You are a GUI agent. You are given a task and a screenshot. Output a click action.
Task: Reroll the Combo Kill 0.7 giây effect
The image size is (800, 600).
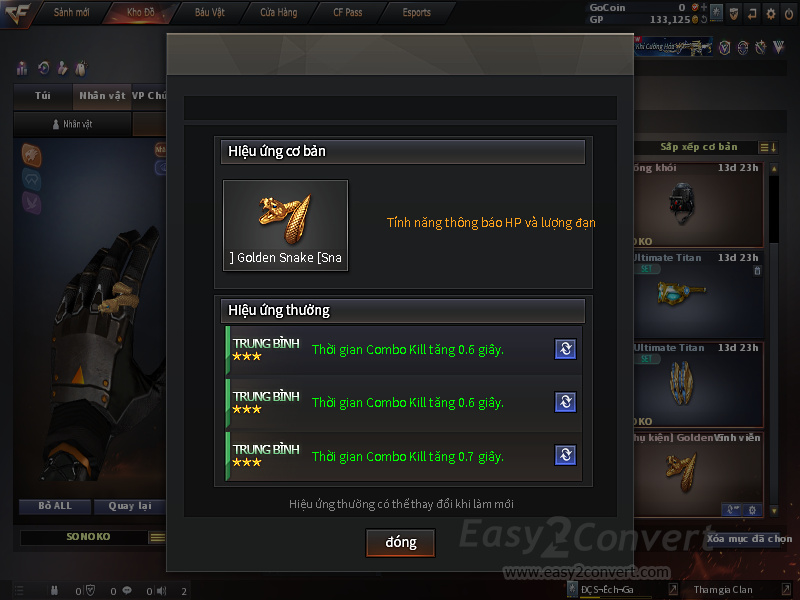coord(565,456)
